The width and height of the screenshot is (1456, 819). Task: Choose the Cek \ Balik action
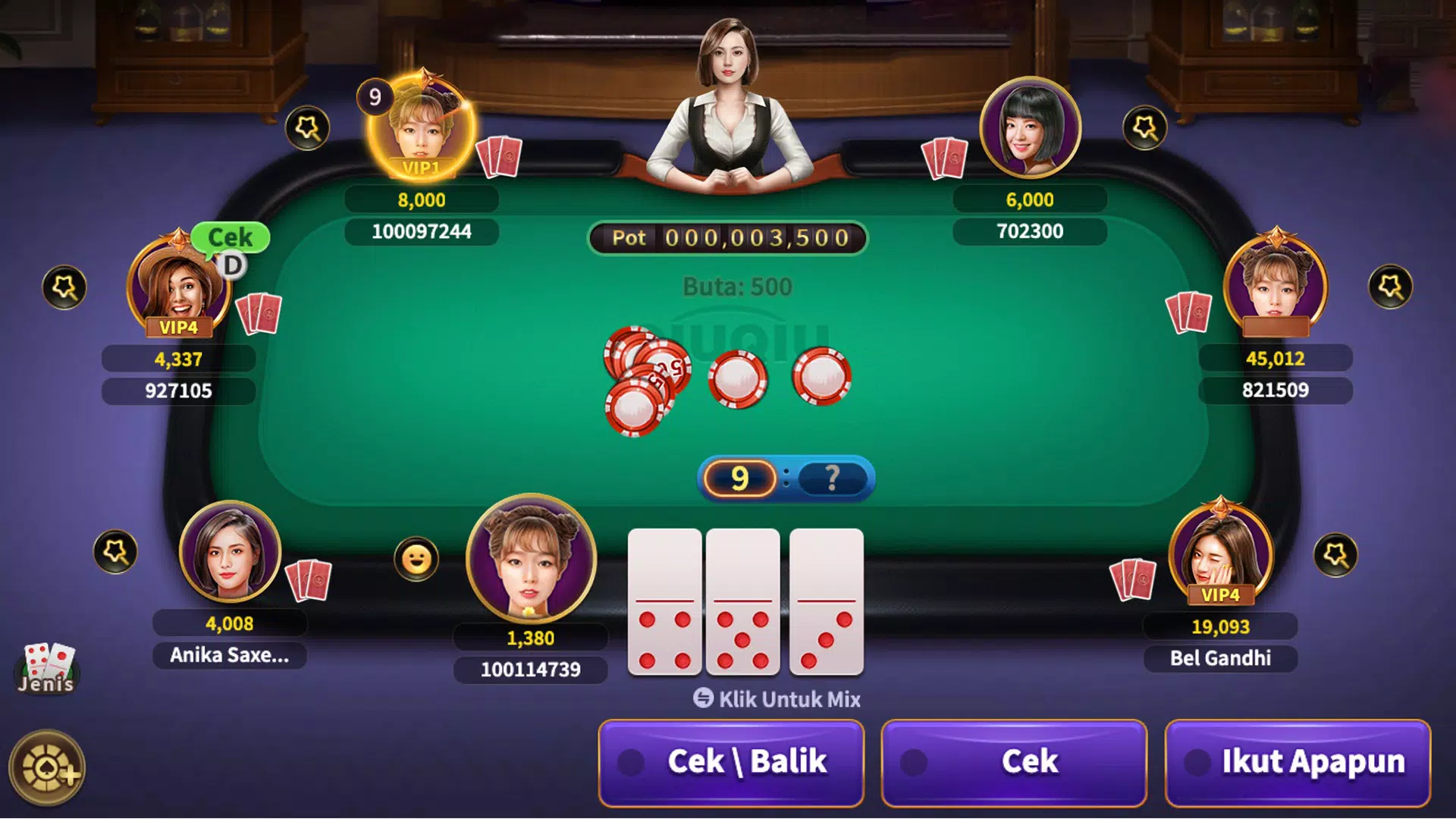(731, 762)
